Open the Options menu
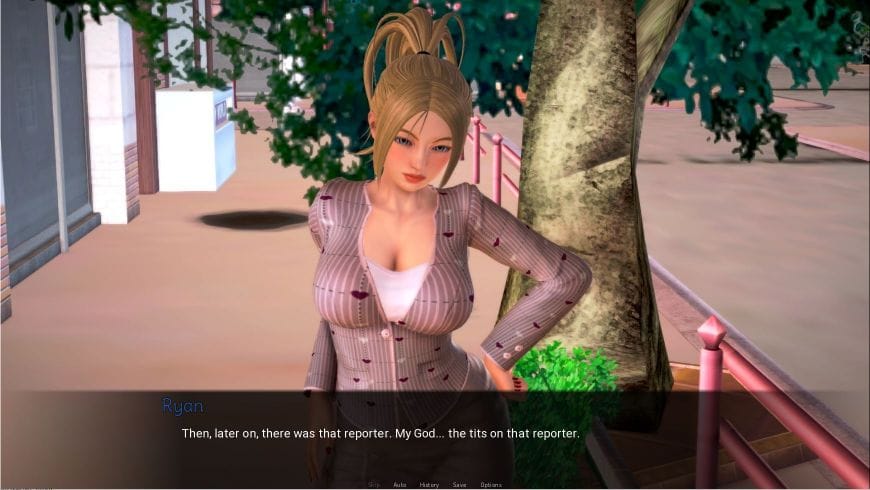Screen dimensions: 870x490 coord(491,484)
